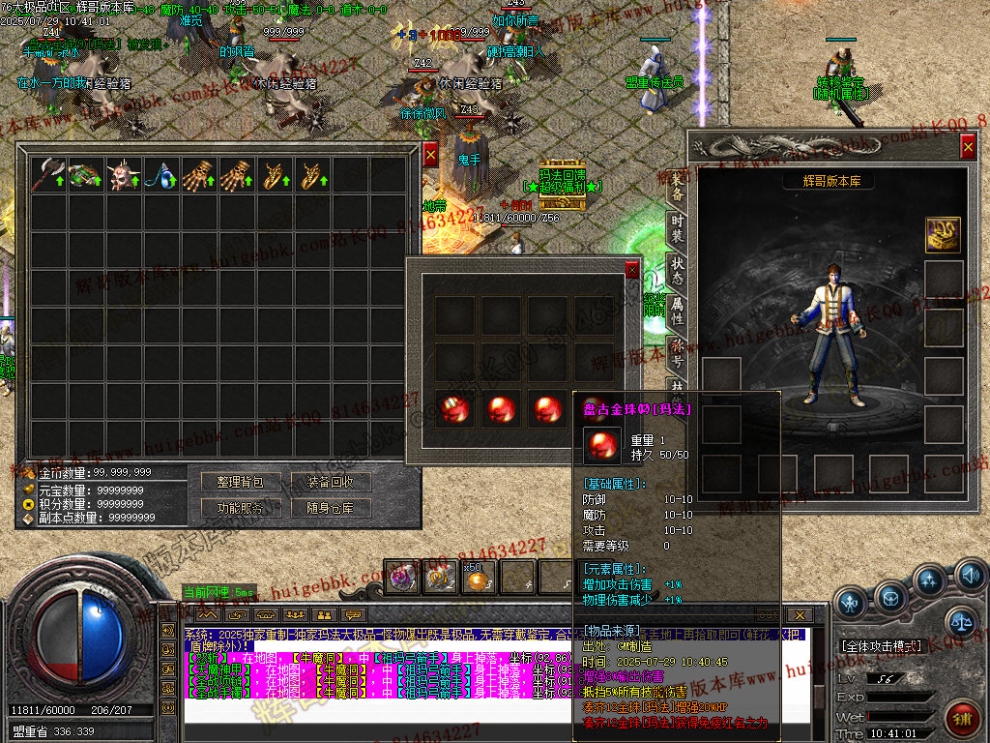Use the golden orb hotbar item
The height and width of the screenshot is (743, 990).
(479, 577)
